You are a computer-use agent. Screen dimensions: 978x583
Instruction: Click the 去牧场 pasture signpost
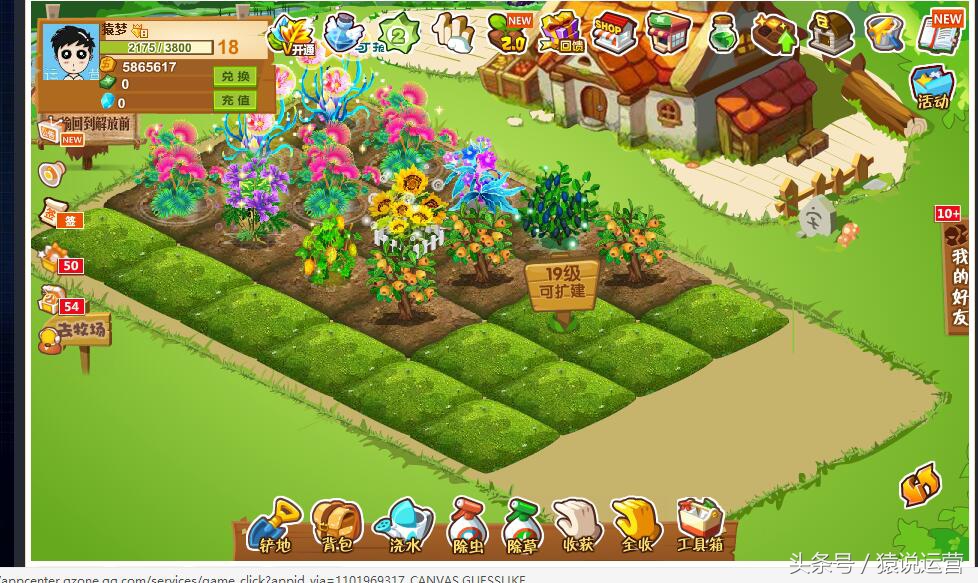76,332
